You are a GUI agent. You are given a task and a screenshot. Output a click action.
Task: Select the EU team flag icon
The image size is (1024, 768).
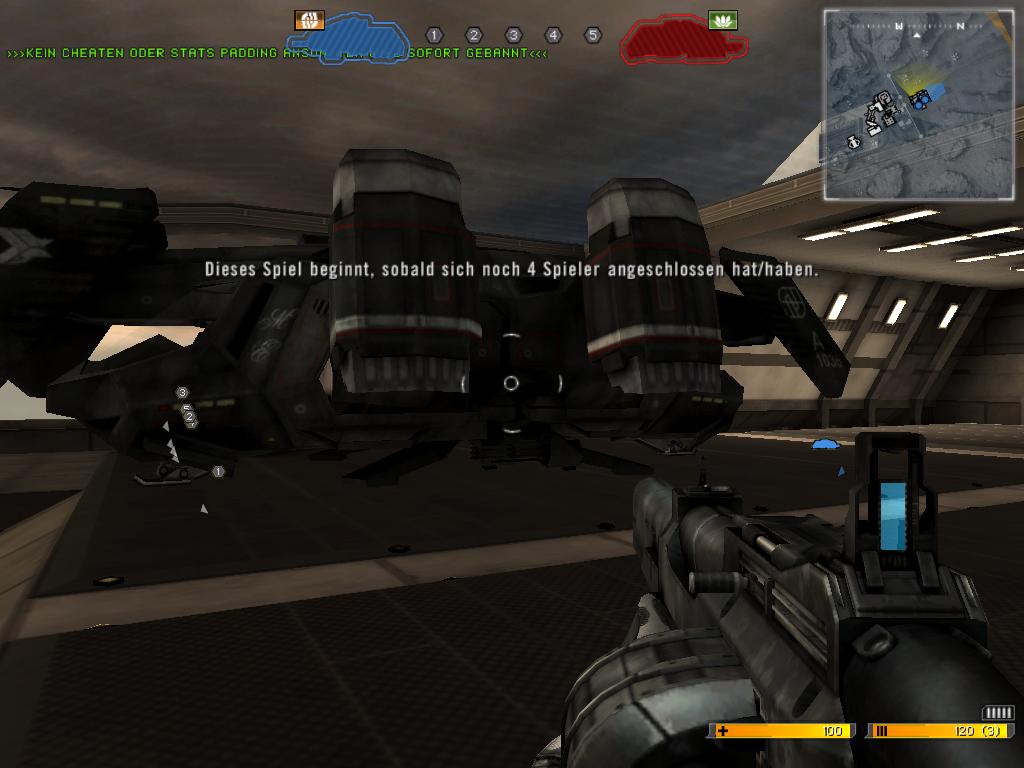tap(309, 20)
